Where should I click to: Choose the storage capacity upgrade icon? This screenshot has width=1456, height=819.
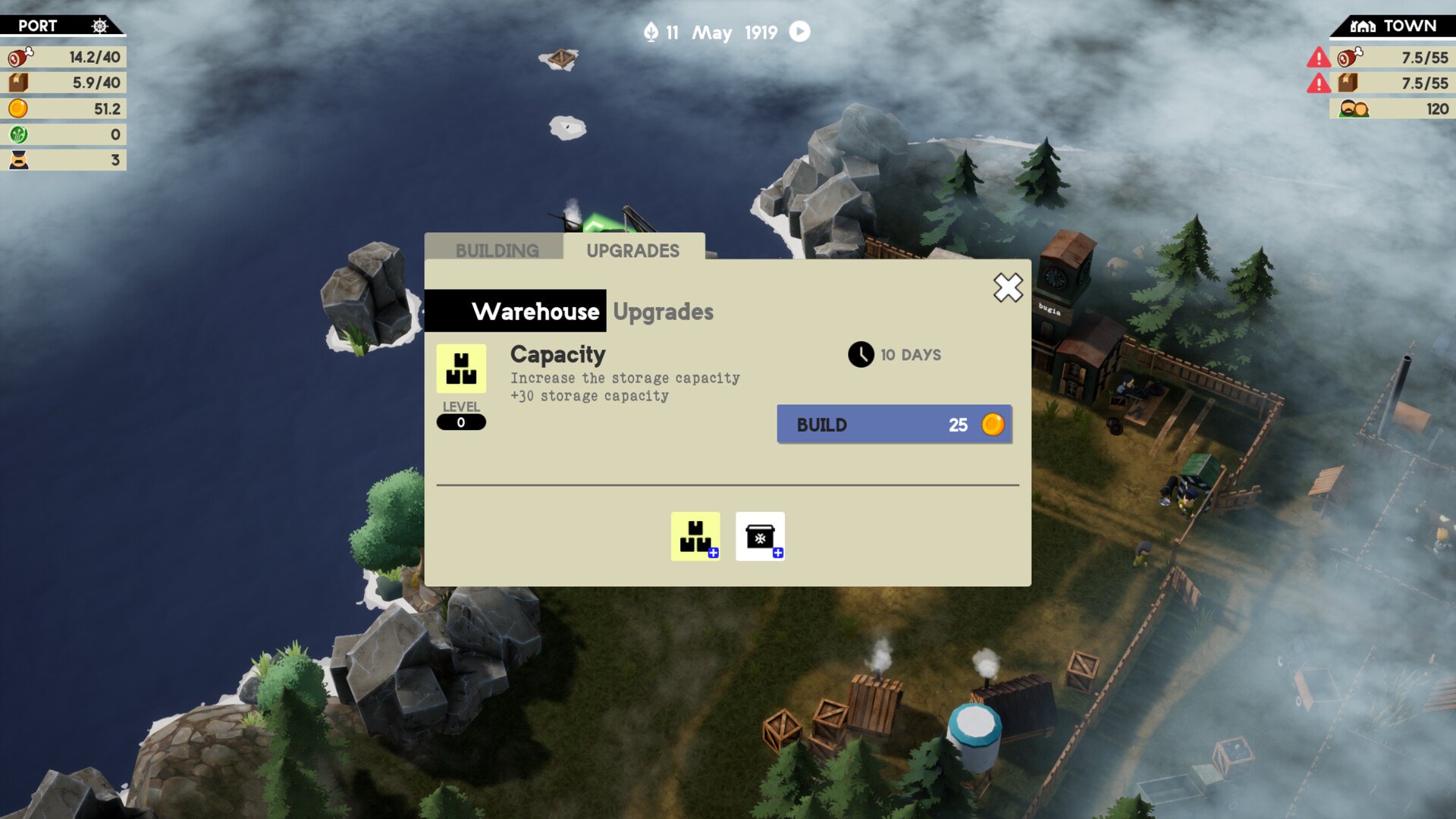point(695,536)
